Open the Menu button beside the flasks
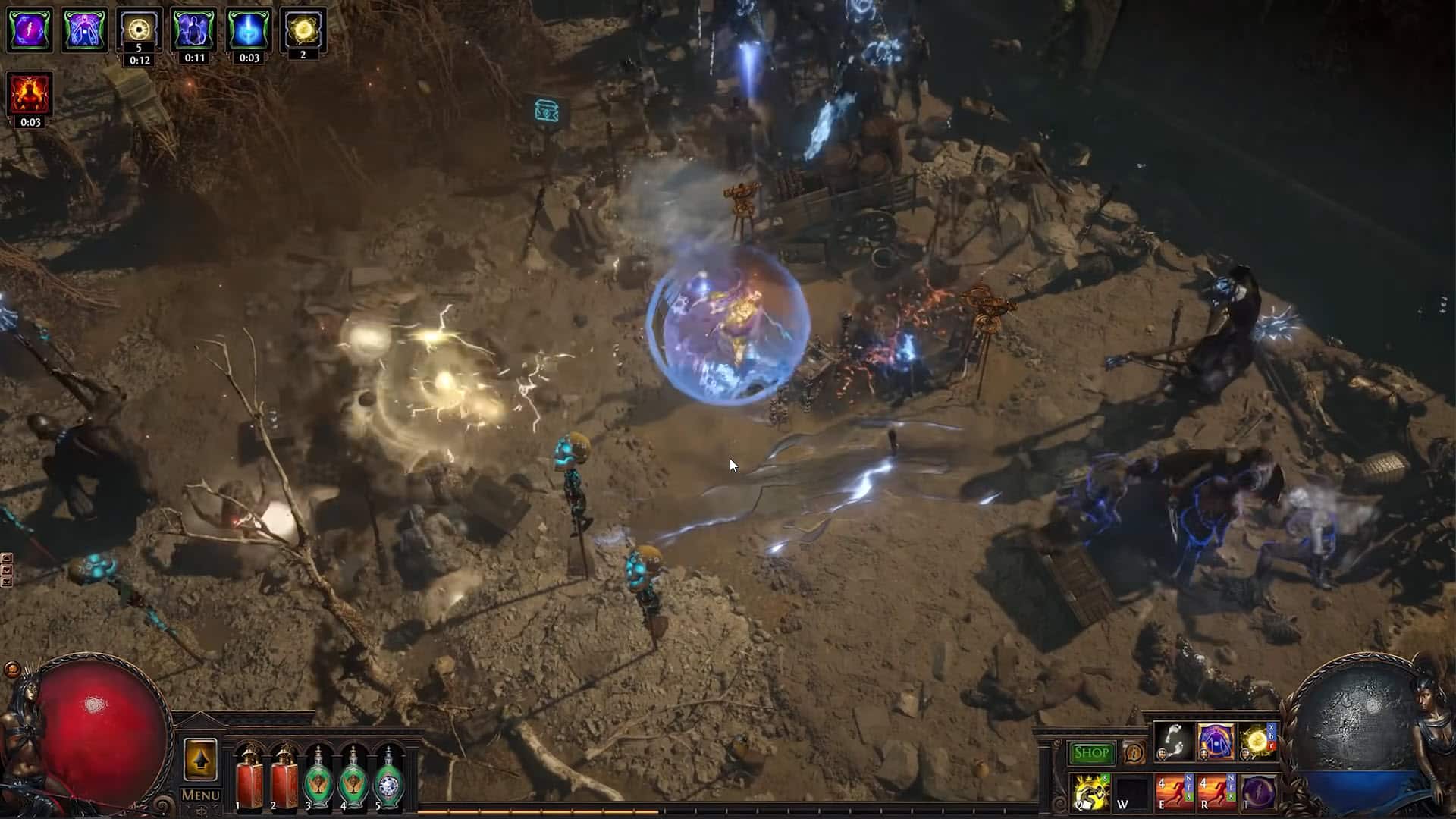Image resolution: width=1456 pixels, height=819 pixels. (201, 795)
